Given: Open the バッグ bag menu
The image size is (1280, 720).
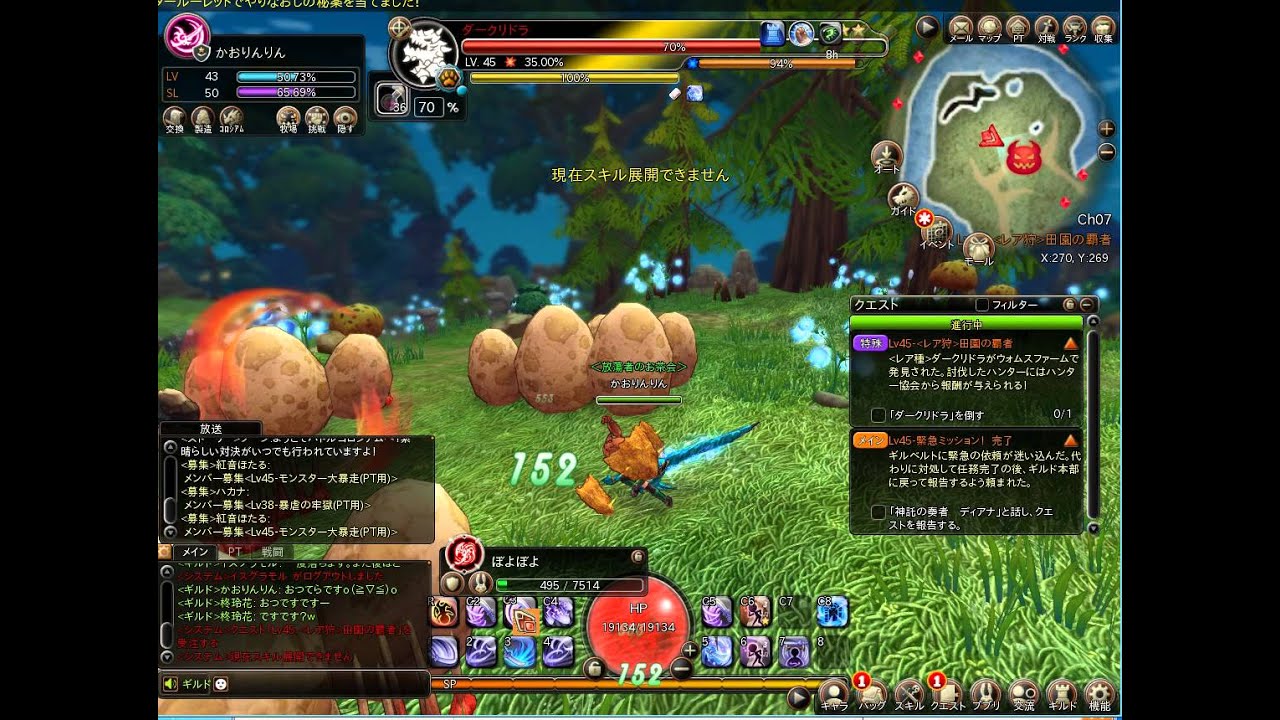Looking at the screenshot, I should 871,693.
